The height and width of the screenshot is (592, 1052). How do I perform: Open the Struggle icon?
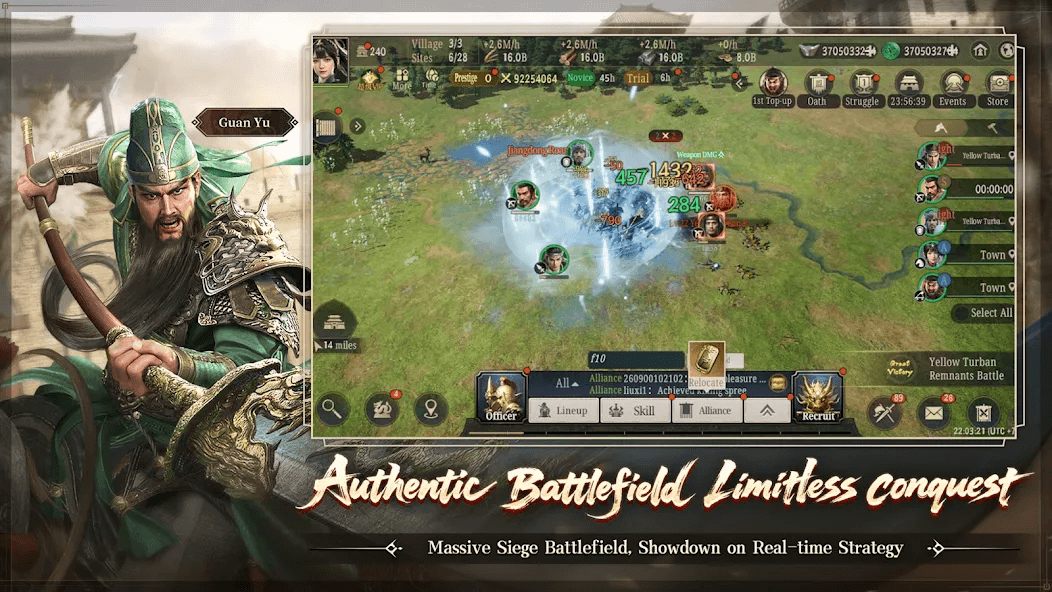click(x=862, y=86)
